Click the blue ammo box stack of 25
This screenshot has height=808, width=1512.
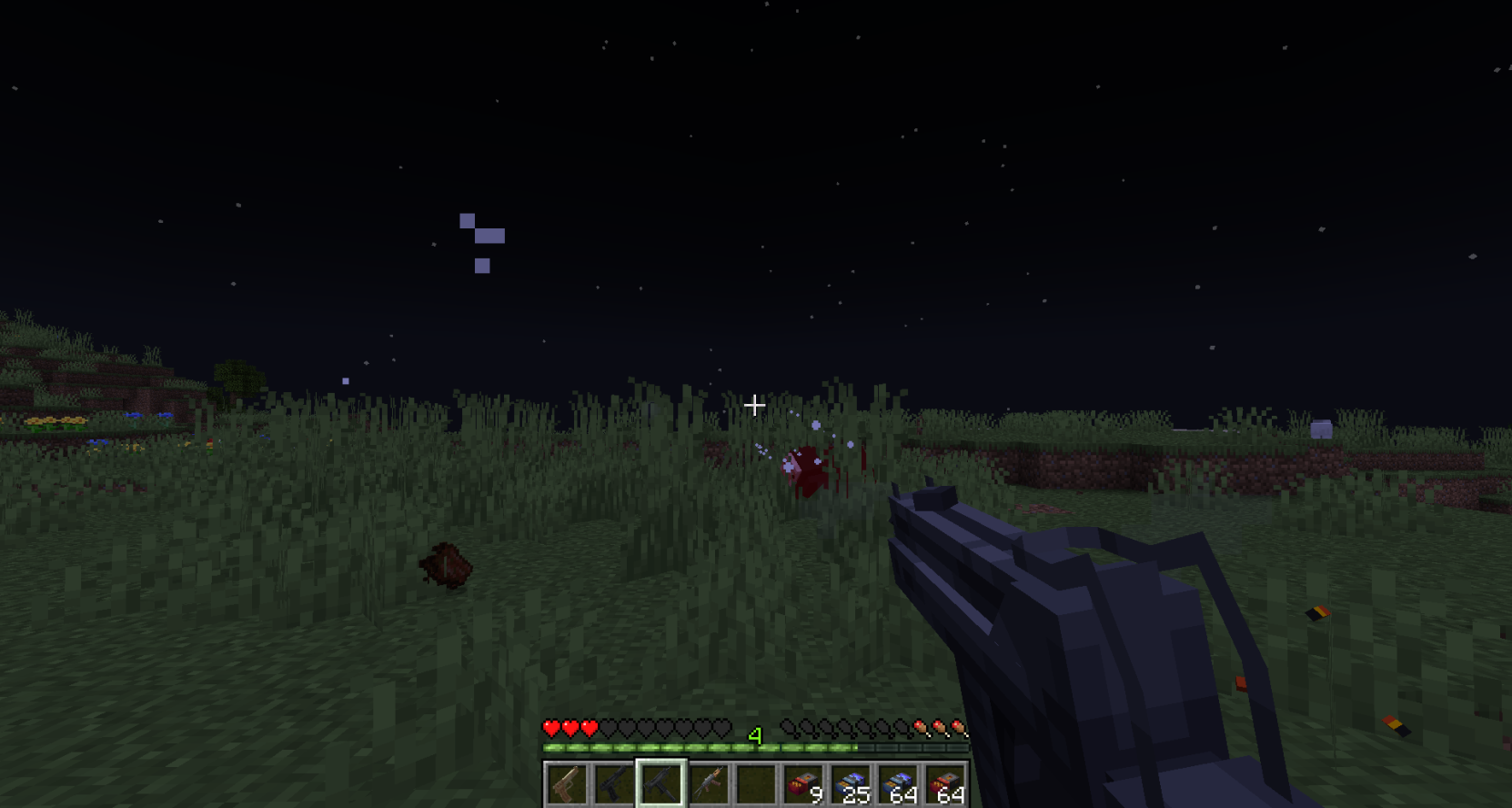tap(851, 783)
